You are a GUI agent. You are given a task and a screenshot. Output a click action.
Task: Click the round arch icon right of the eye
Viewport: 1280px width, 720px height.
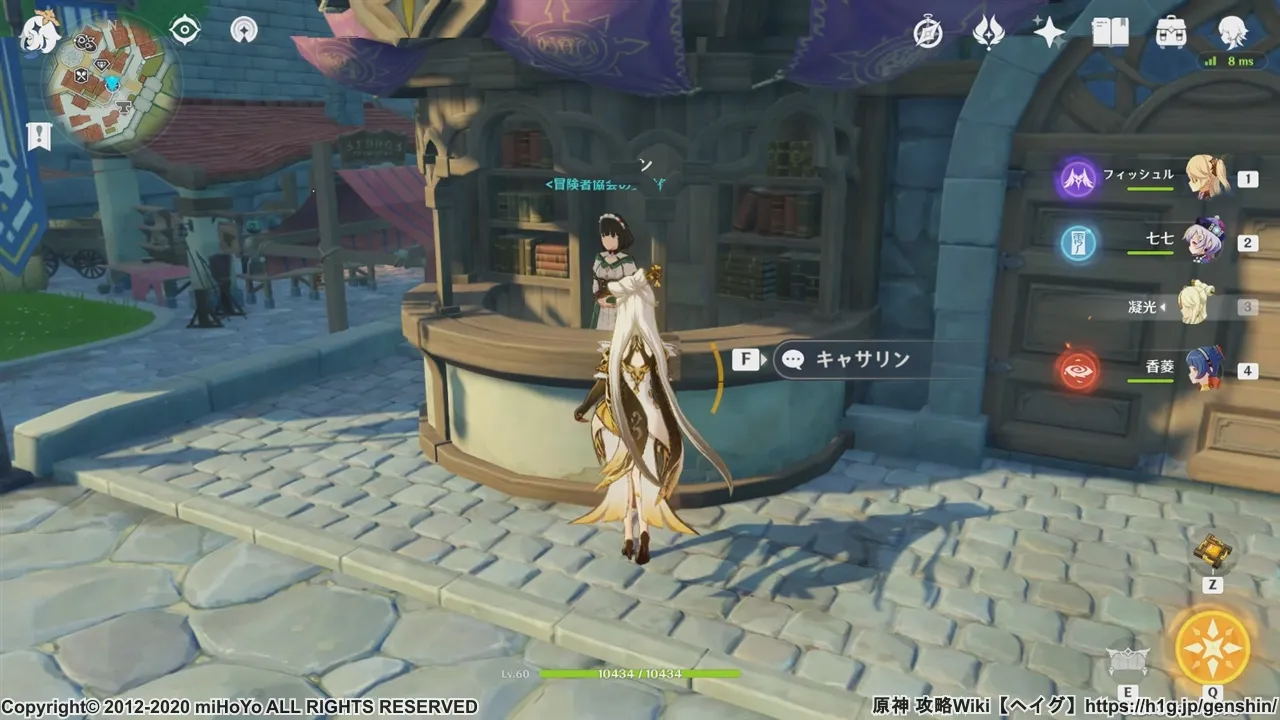[x=242, y=30]
